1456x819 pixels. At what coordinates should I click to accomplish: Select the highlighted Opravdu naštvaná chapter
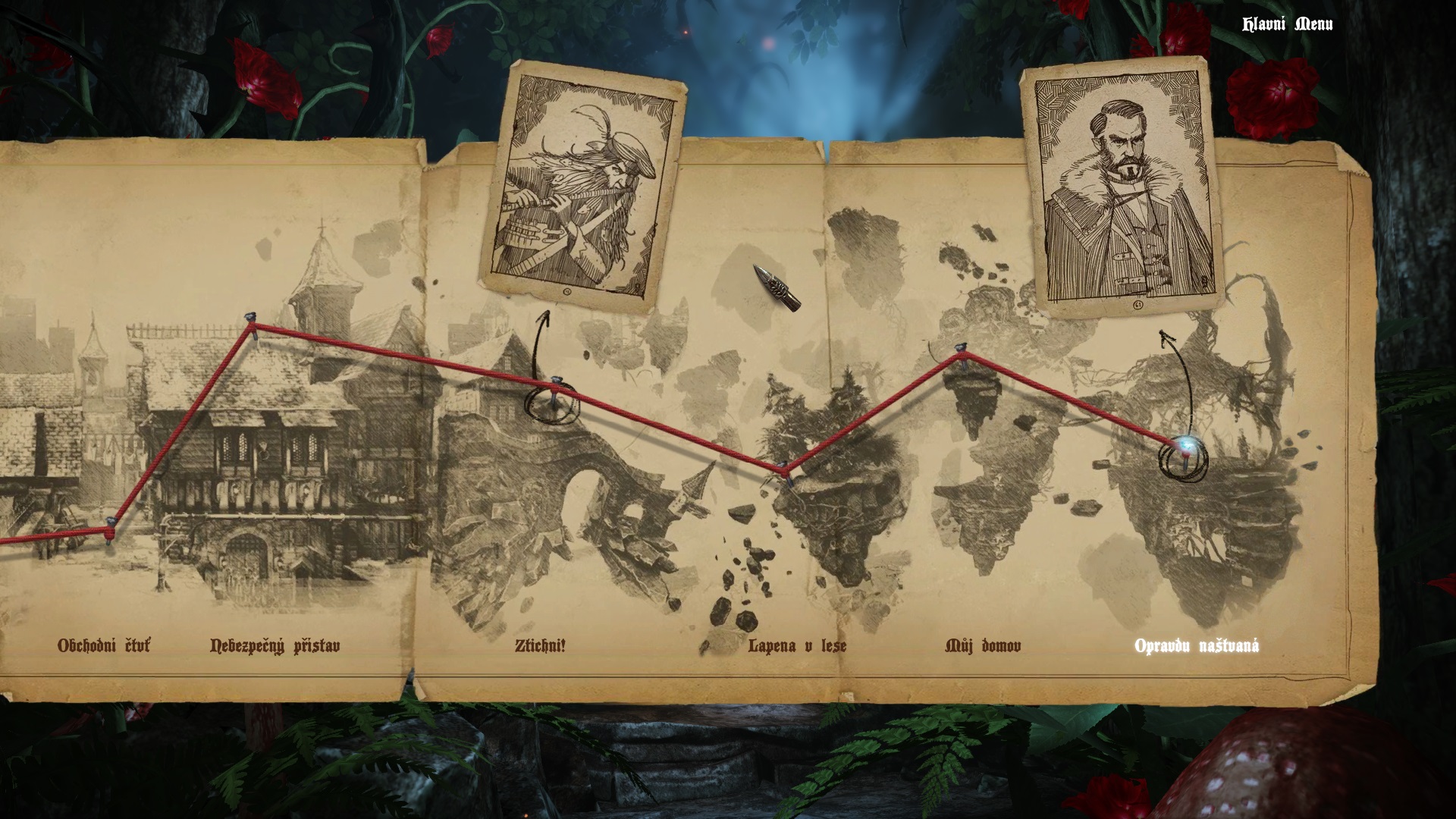[x=1197, y=646]
